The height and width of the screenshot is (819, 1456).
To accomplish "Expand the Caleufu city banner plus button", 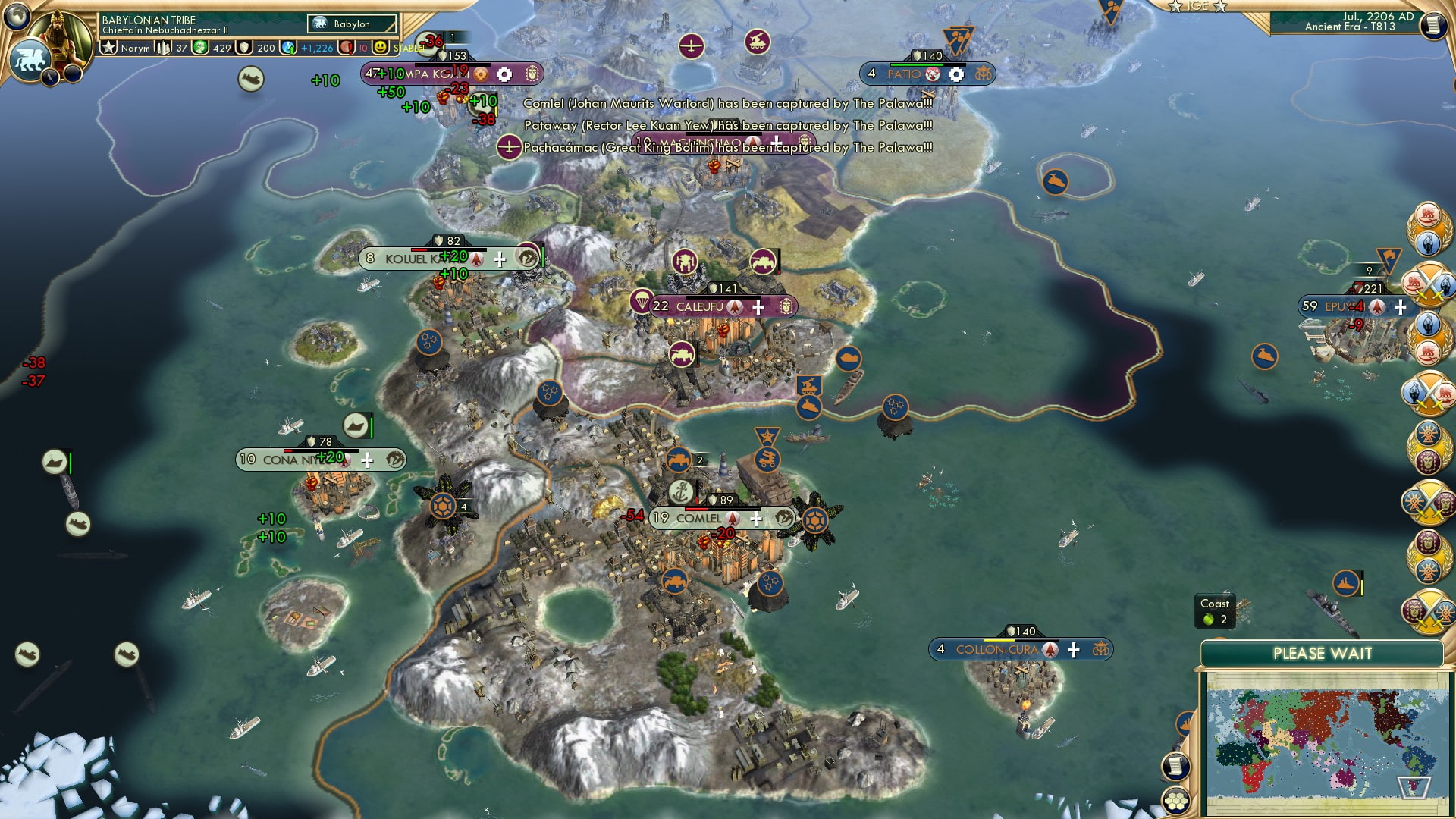I will pyautogui.click(x=758, y=307).
